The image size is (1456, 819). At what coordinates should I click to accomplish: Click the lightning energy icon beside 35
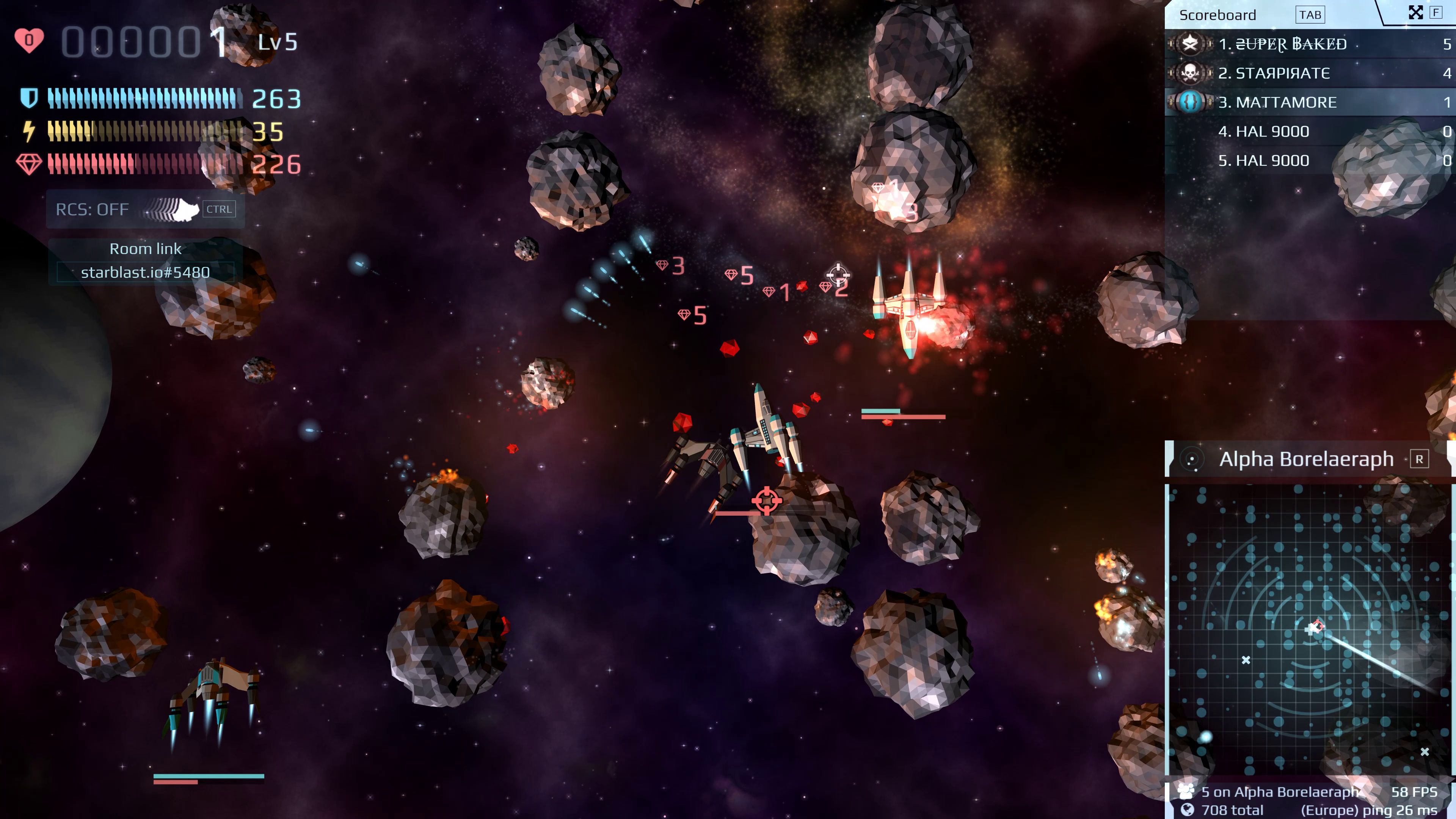(30, 130)
